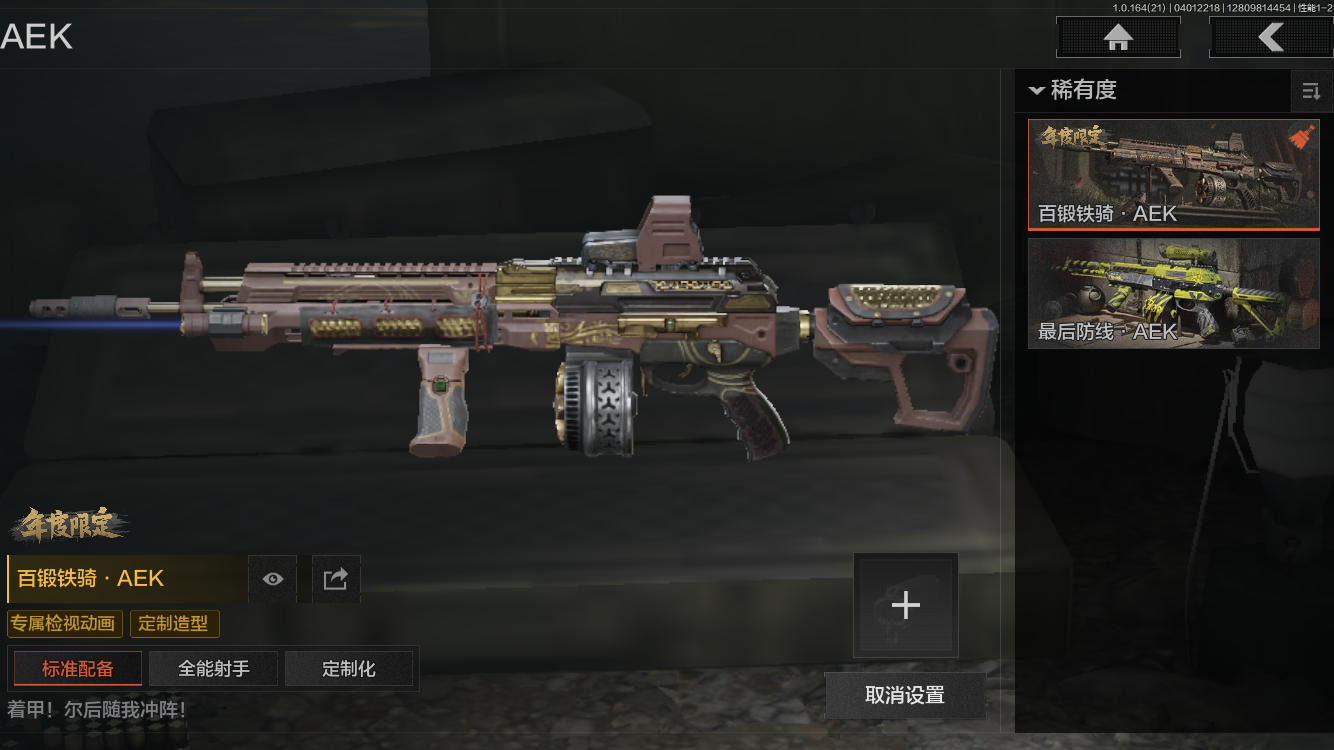Open the 稀有度 rarity dropdown
The width and height of the screenshot is (1334, 750).
coord(1073,91)
